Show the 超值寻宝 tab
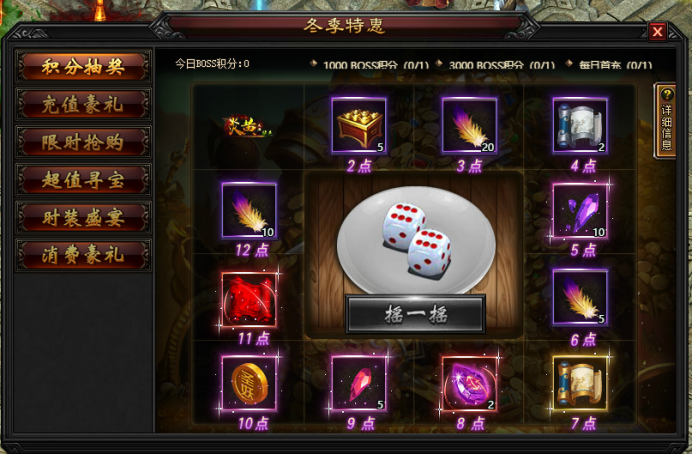The image size is (693, 454). tap(83, 180)
